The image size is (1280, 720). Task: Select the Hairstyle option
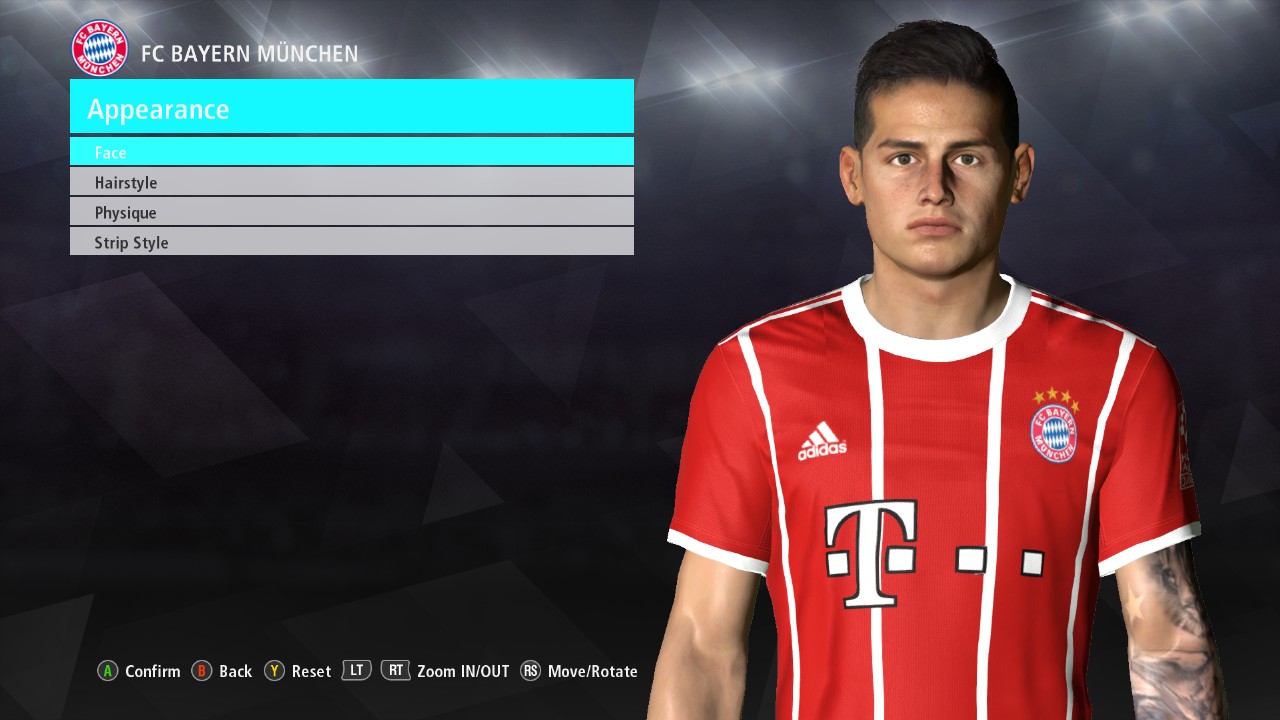coord(352,182)
